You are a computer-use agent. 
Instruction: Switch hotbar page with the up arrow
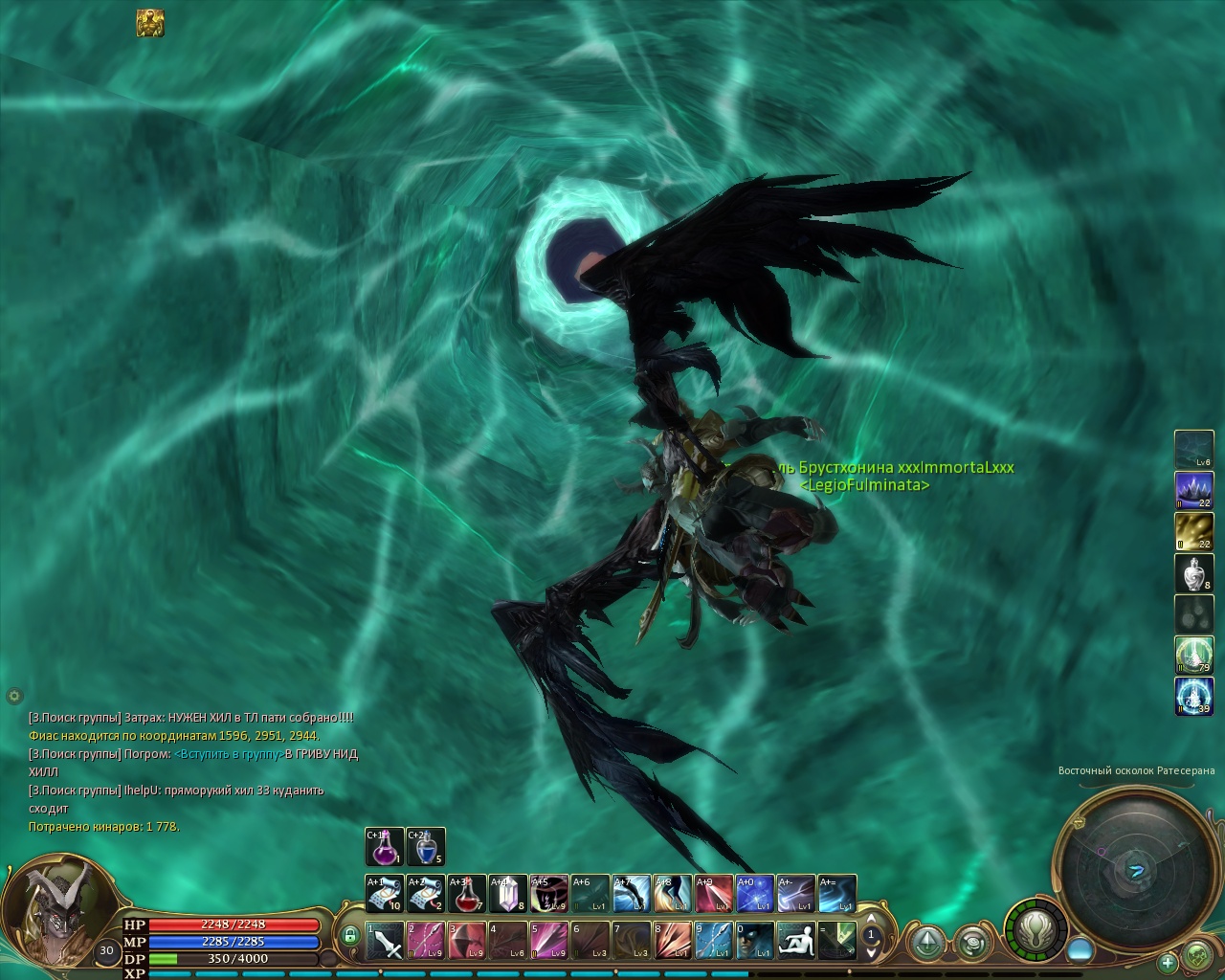(871, 921)
